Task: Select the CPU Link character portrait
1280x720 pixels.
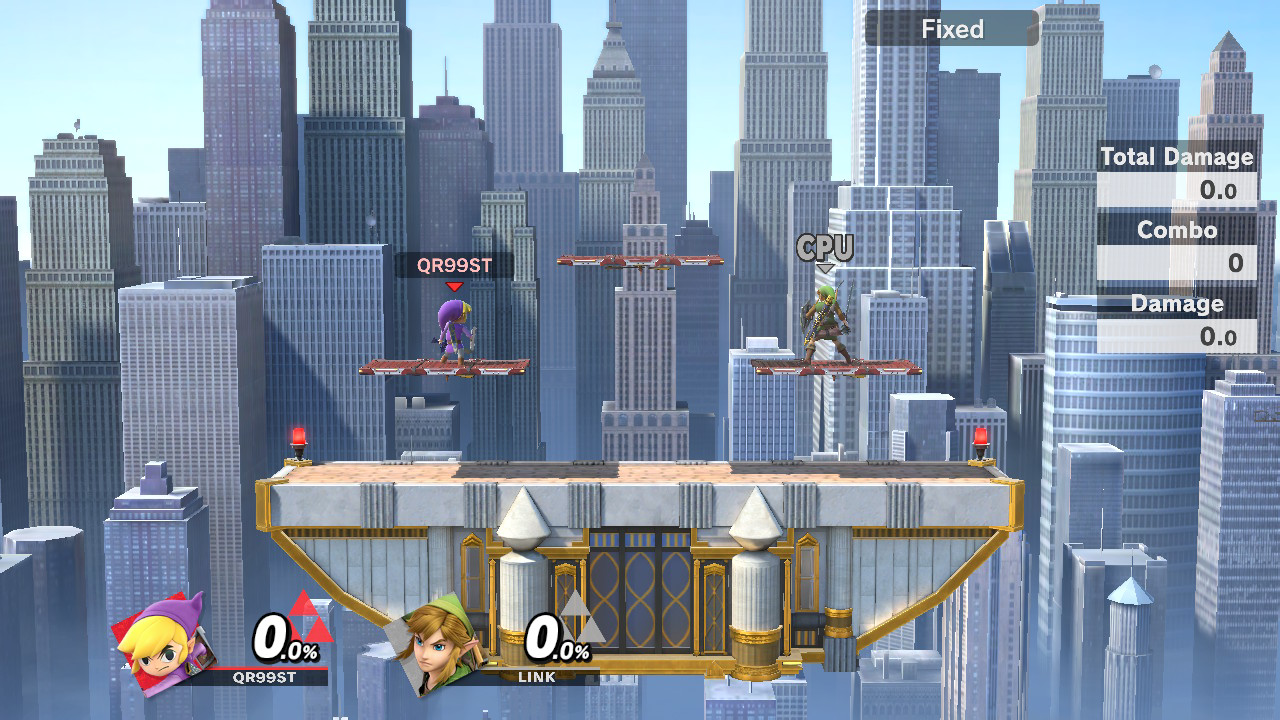Action: click(434, 641)
